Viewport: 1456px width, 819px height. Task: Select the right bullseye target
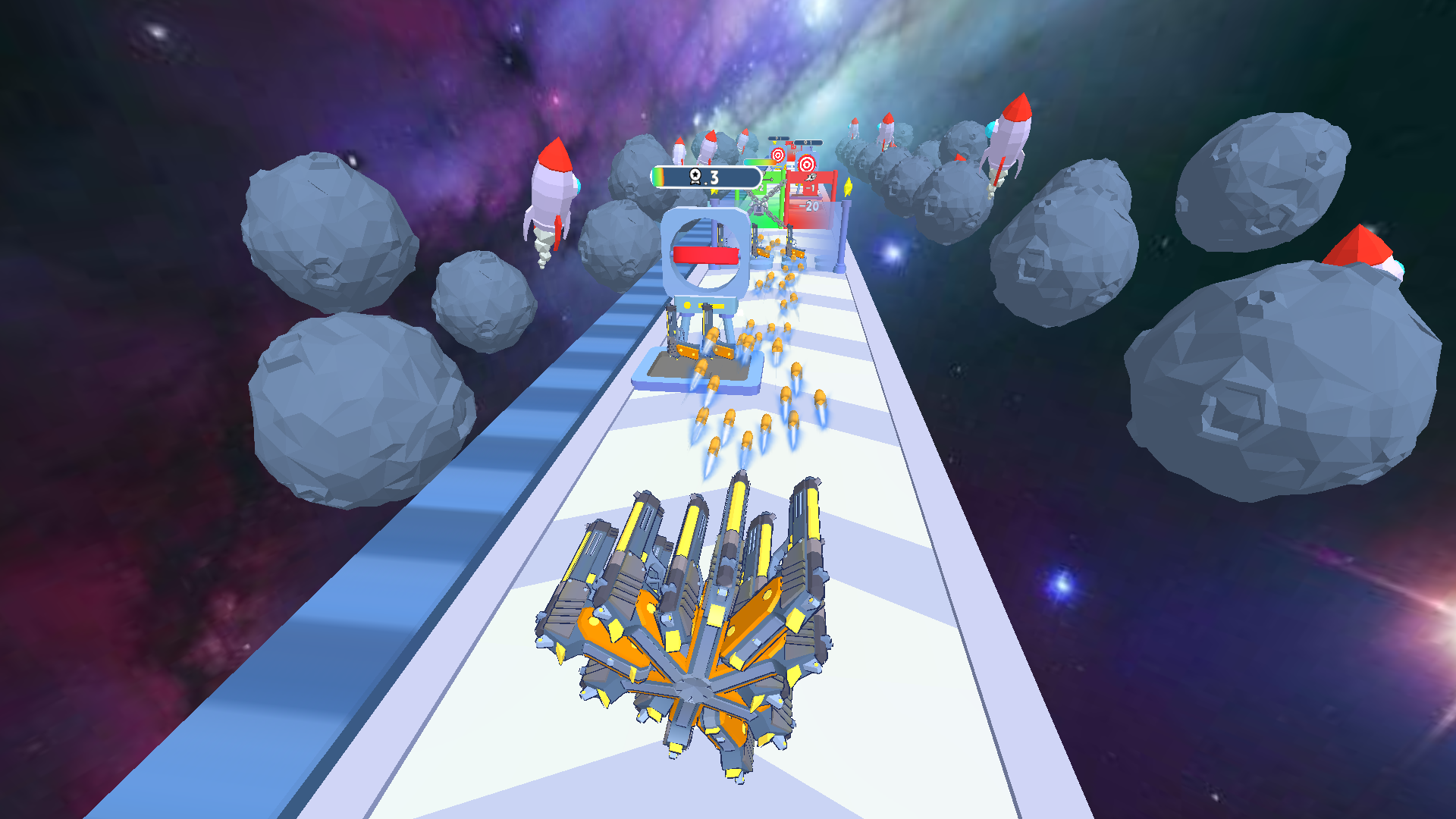tap(806, 164)
